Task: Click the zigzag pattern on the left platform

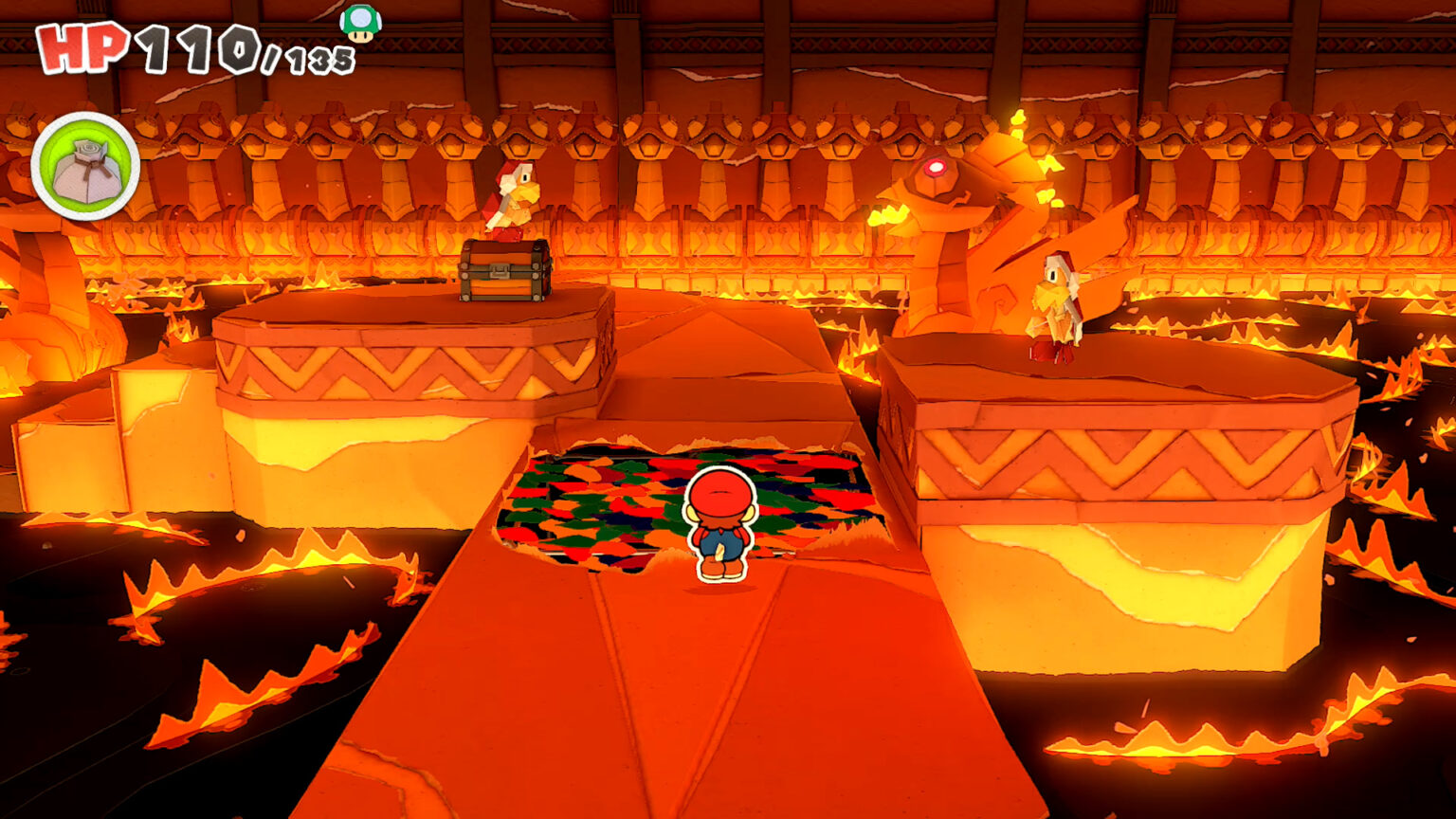Action: click(x=398, y=365)
